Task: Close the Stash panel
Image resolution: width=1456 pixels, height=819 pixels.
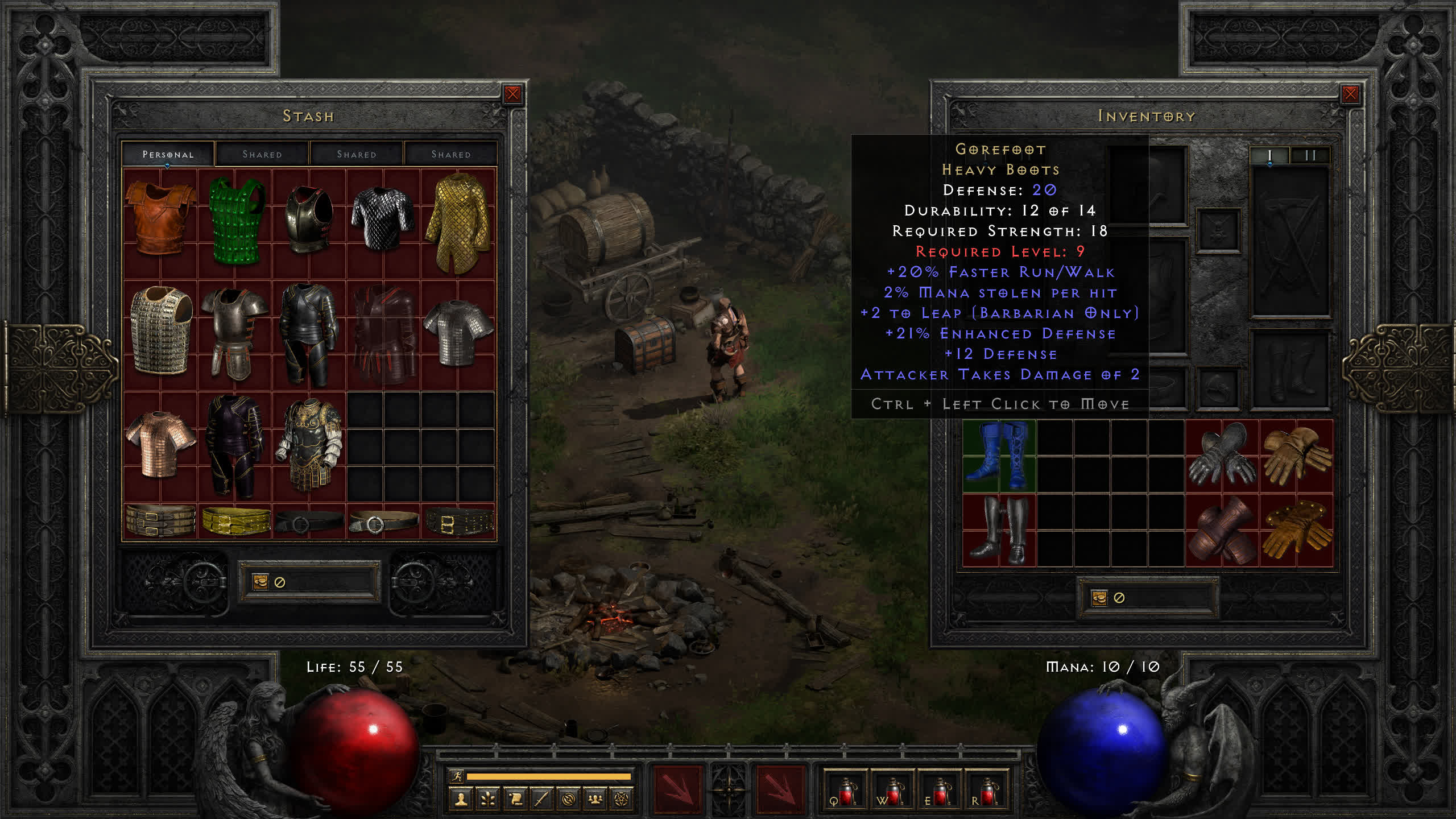Action: pyautogui.click(x=512, y=94)
